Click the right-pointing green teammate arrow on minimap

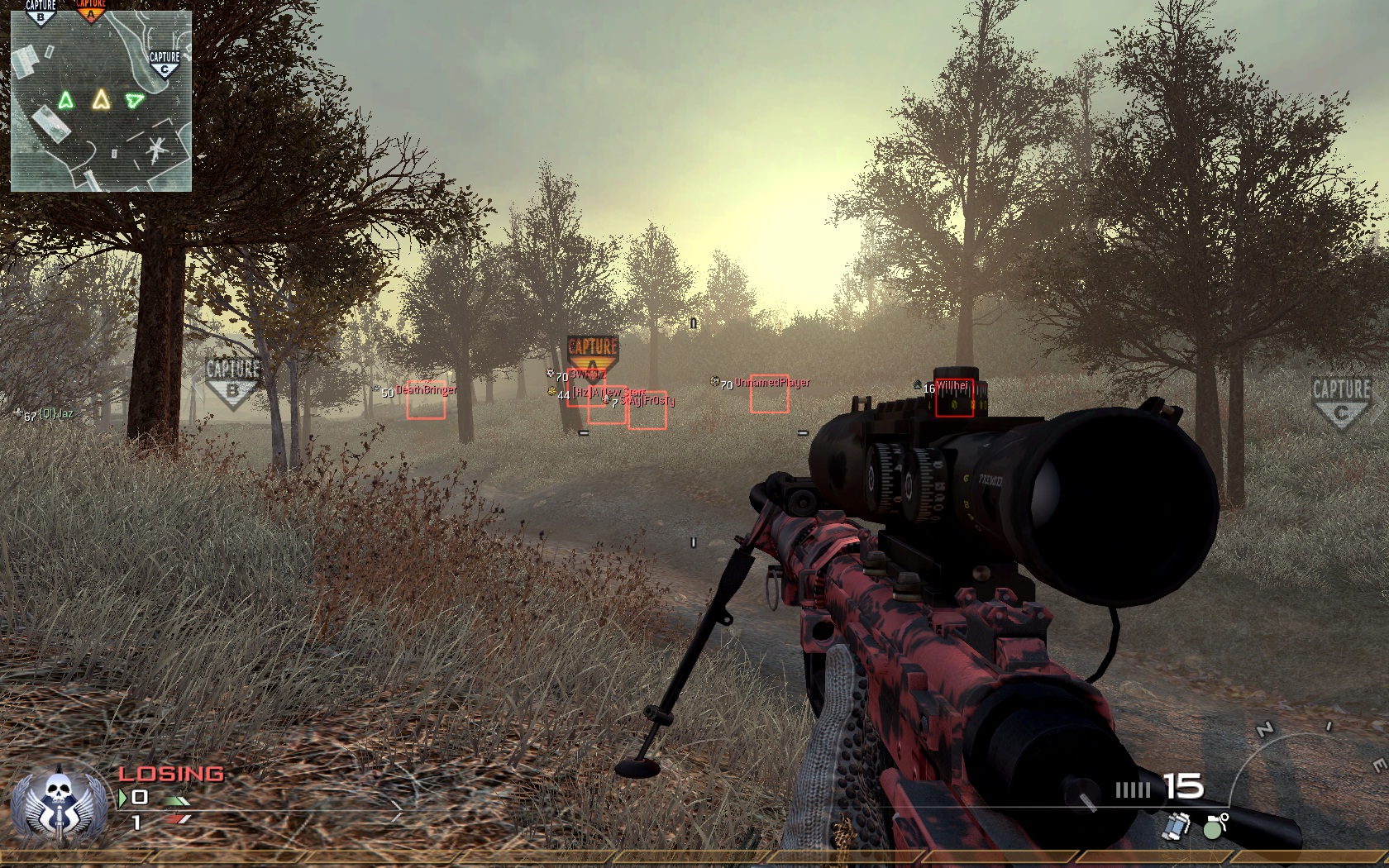click(134, 101)
